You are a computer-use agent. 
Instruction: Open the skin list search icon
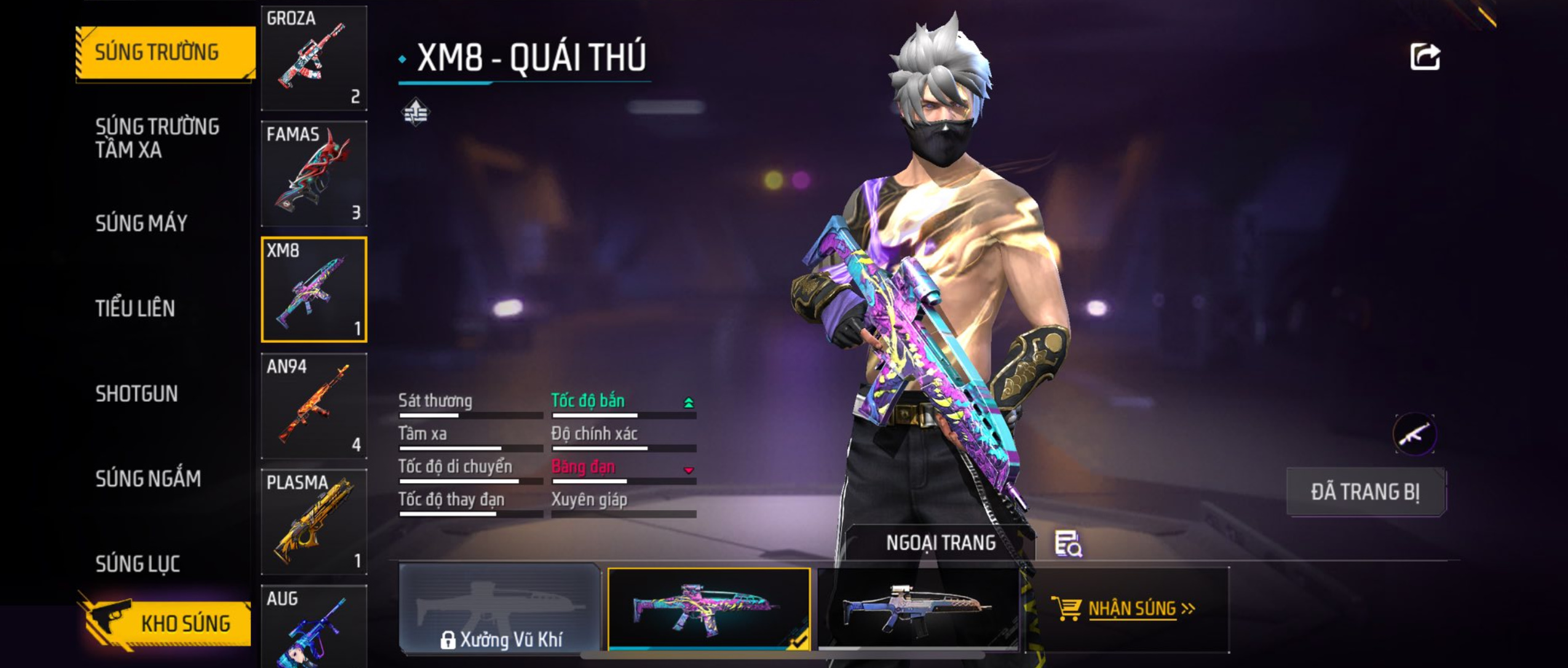click(1068, 544)
